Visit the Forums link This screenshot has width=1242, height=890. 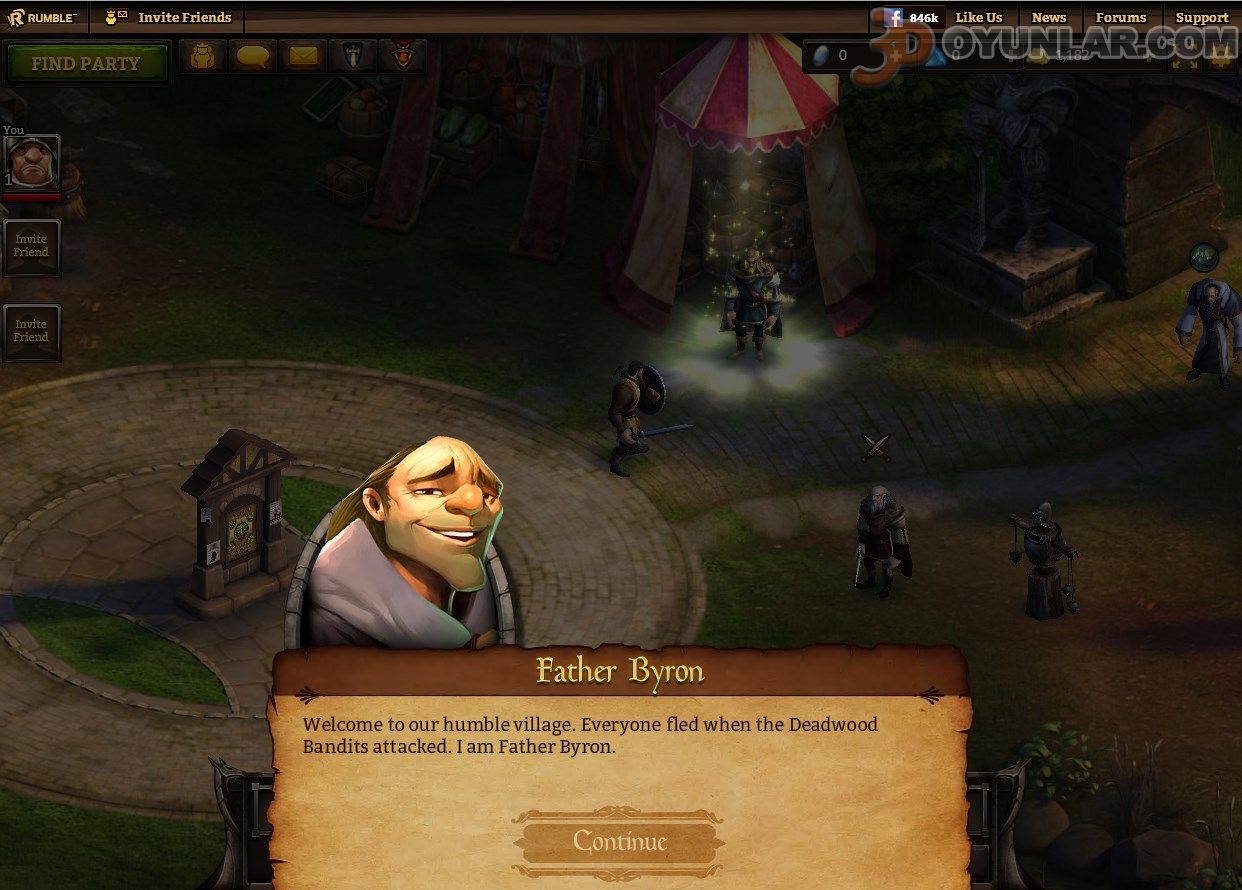click(1120, 17)
